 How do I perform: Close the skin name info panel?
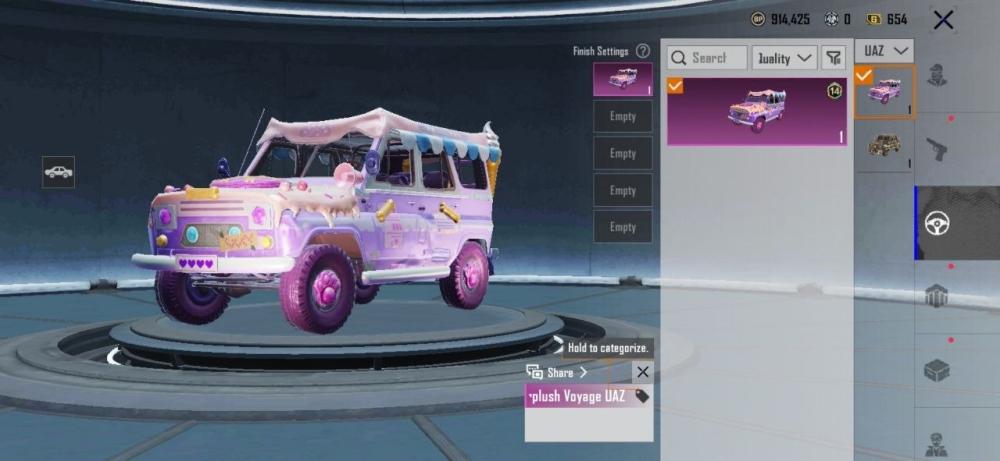pyautogui.click(x=642, y=372)
